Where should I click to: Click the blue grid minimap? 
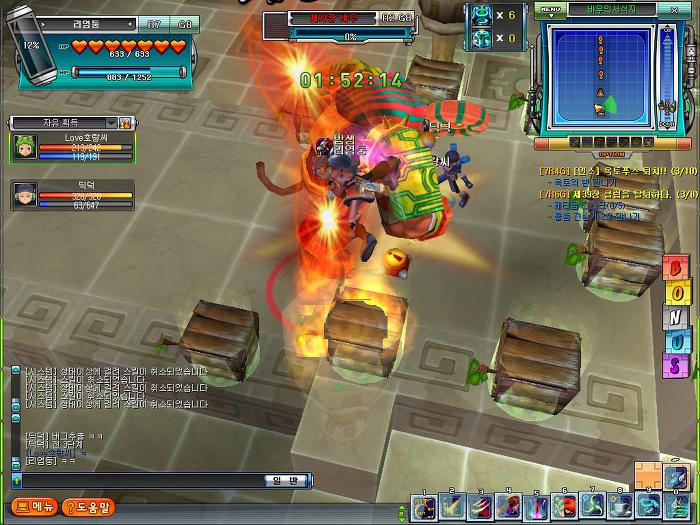pyautogui.click(x=598, y=76)
